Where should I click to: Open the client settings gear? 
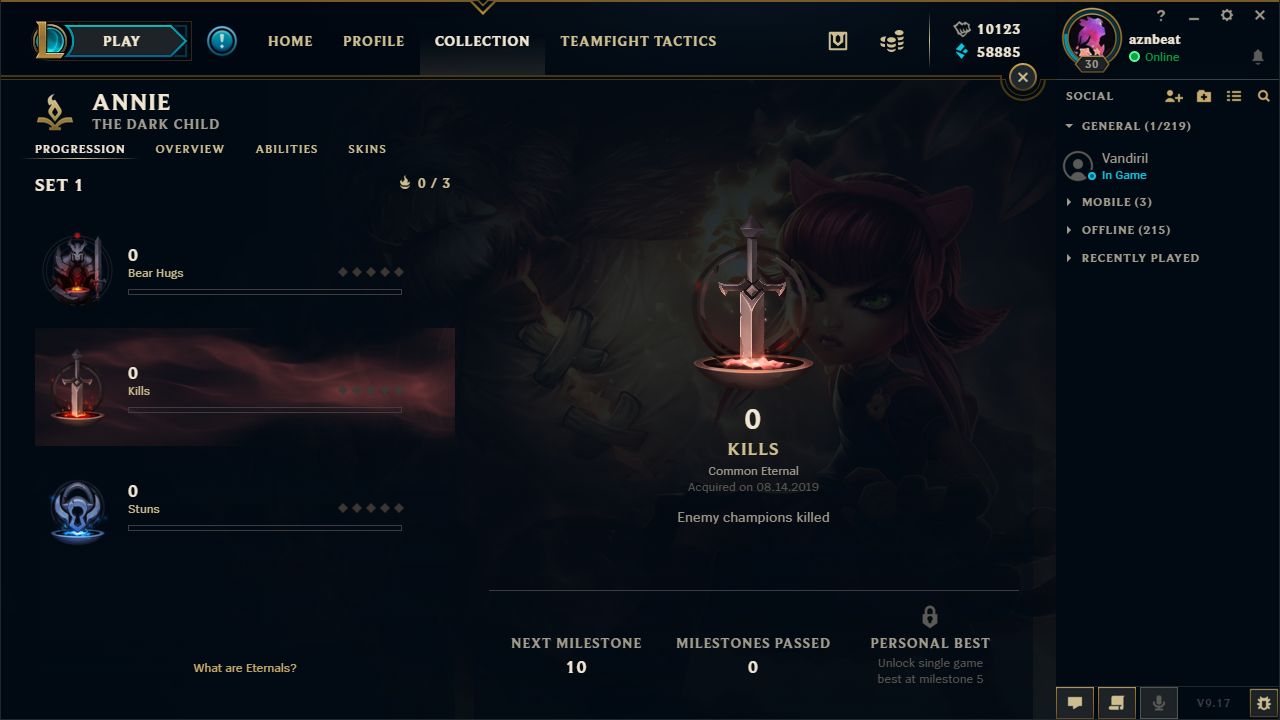pyautogui.click(x=1226, y=15)
